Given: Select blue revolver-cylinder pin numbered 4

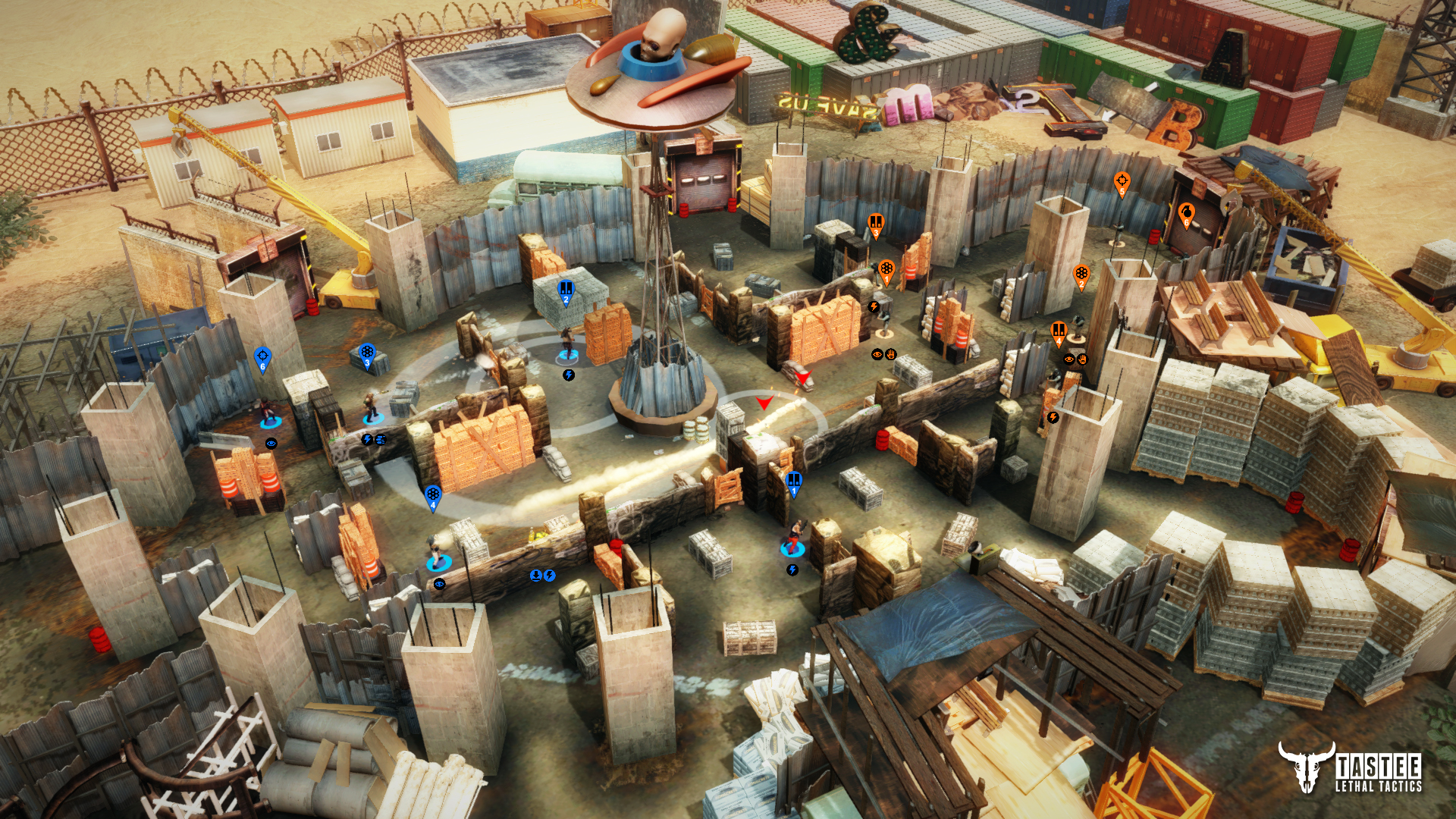Looking at the screenshot, I should tap(433, 493).
